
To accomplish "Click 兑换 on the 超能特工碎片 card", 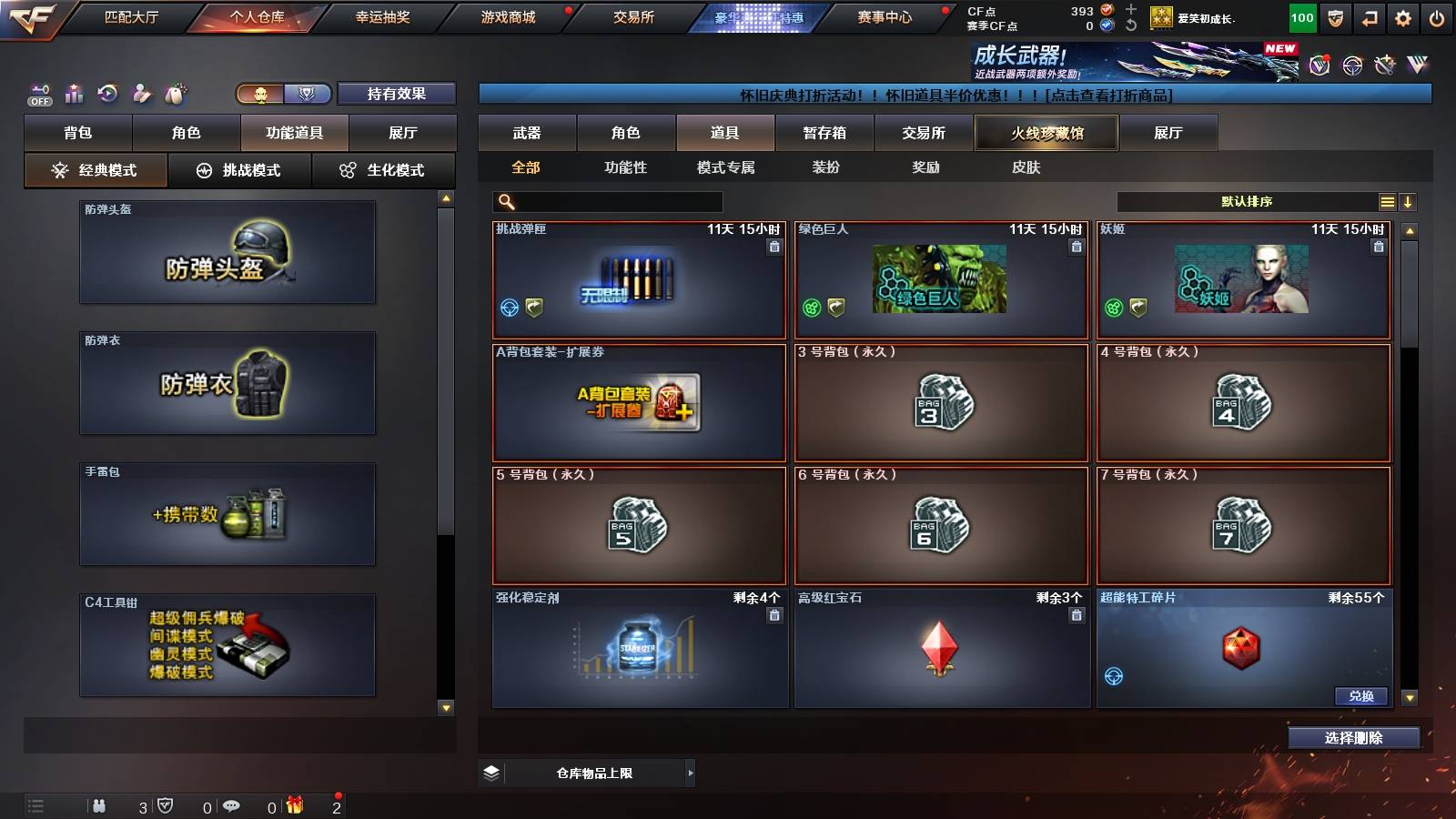I will [x=1360, y=696].
